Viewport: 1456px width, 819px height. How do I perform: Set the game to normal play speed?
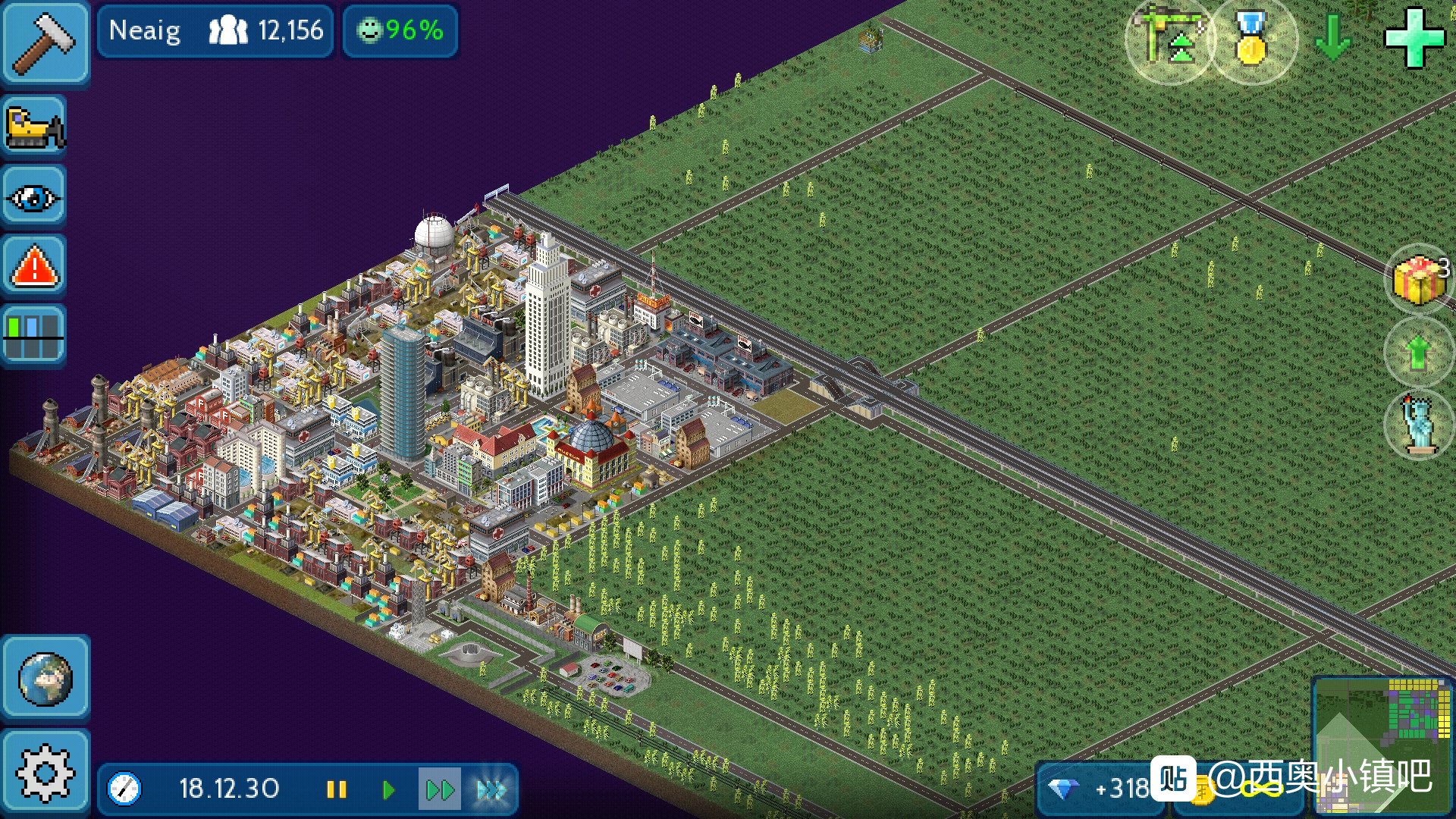point(388,790)
